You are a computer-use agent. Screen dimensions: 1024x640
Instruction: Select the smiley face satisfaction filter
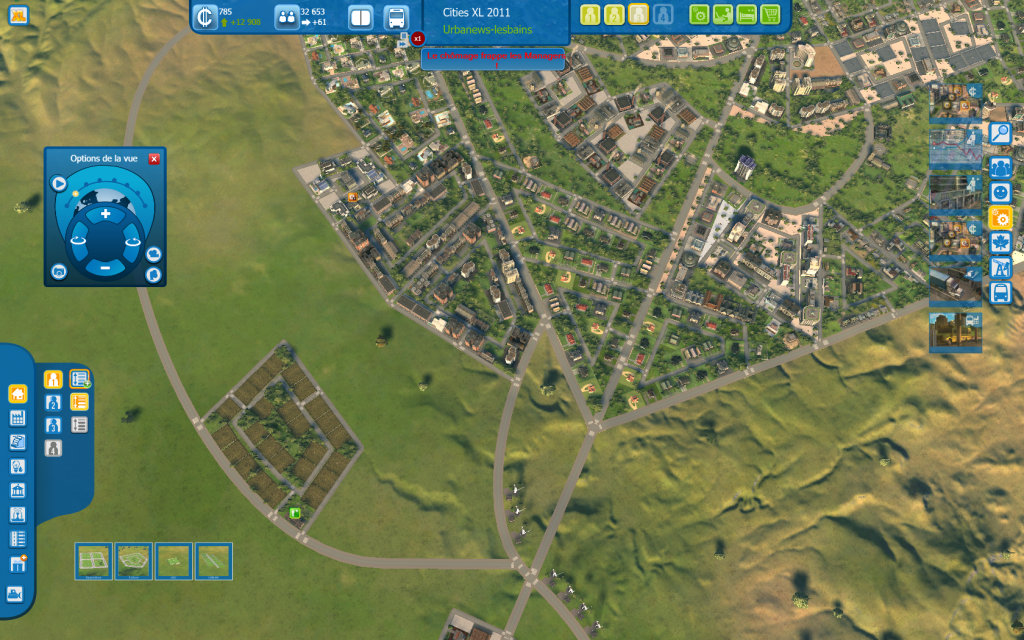[x=1000, y=192]
